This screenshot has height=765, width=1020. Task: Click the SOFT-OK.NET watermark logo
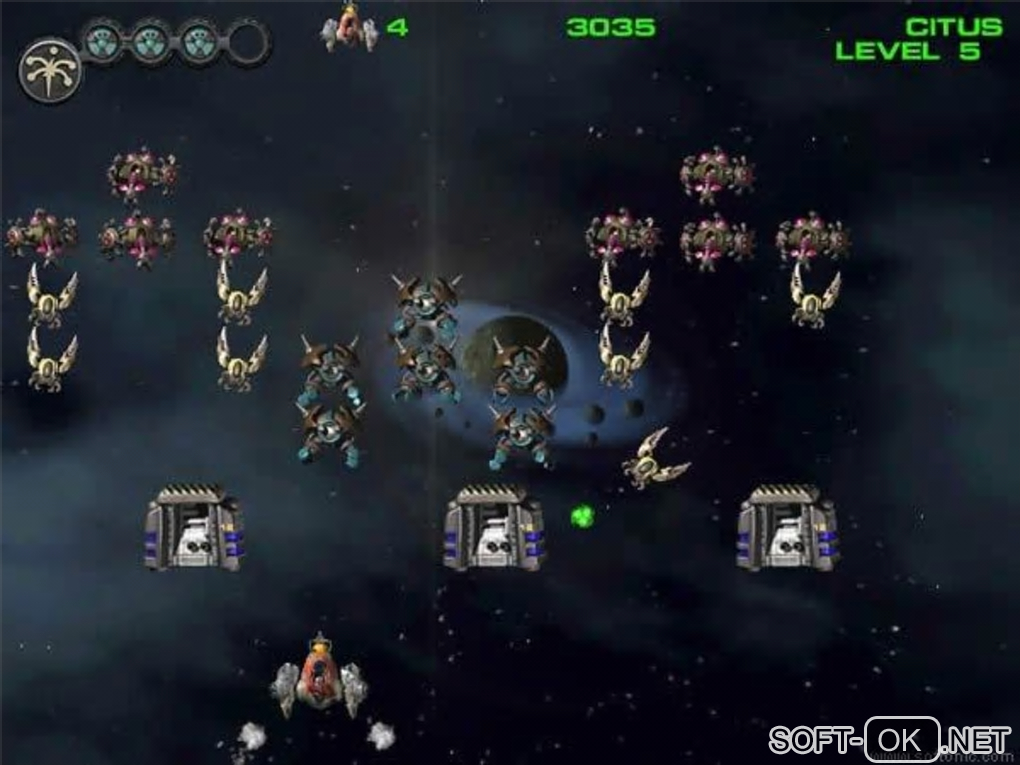click(889, 740)
